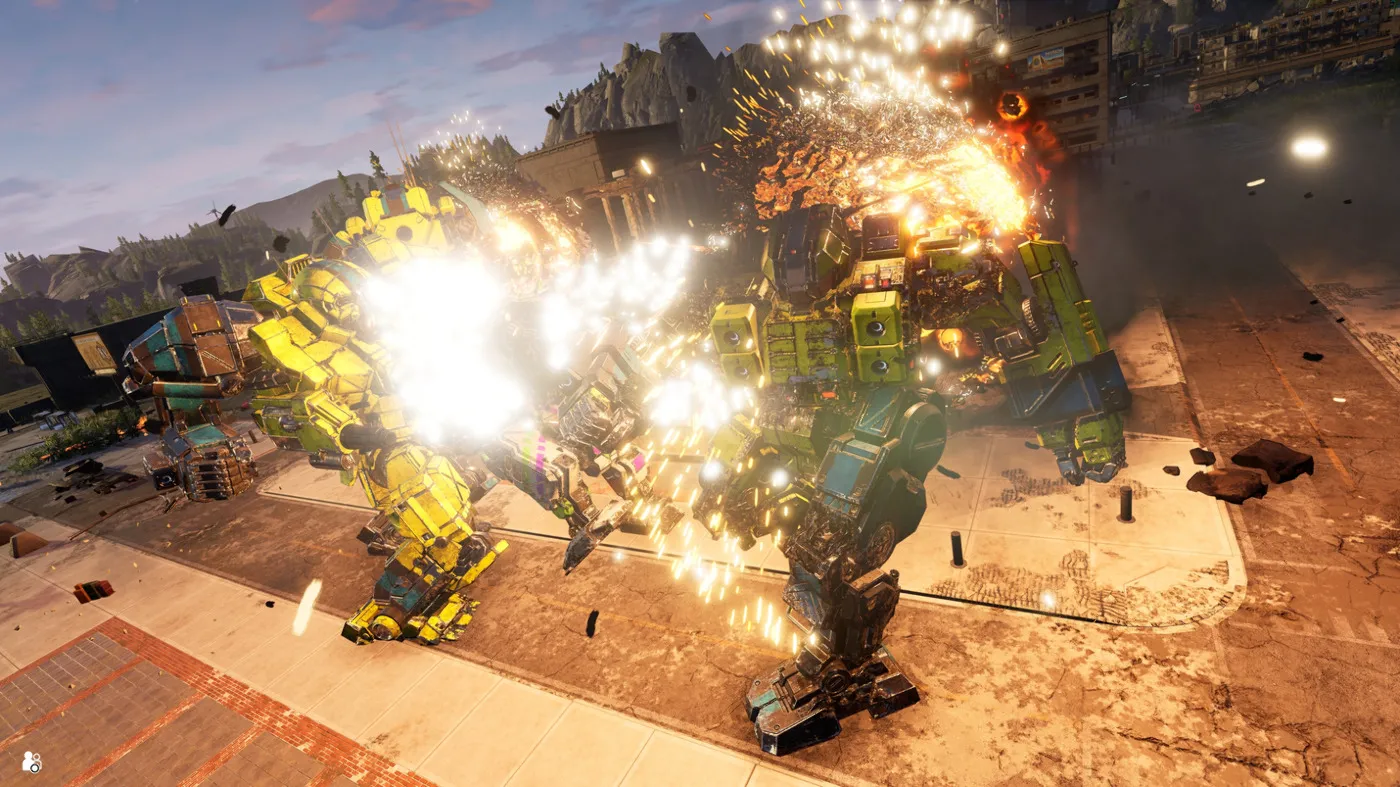Click the white players icon in the corner
This screenshot has width=1400, height=787.
(32, 762)
